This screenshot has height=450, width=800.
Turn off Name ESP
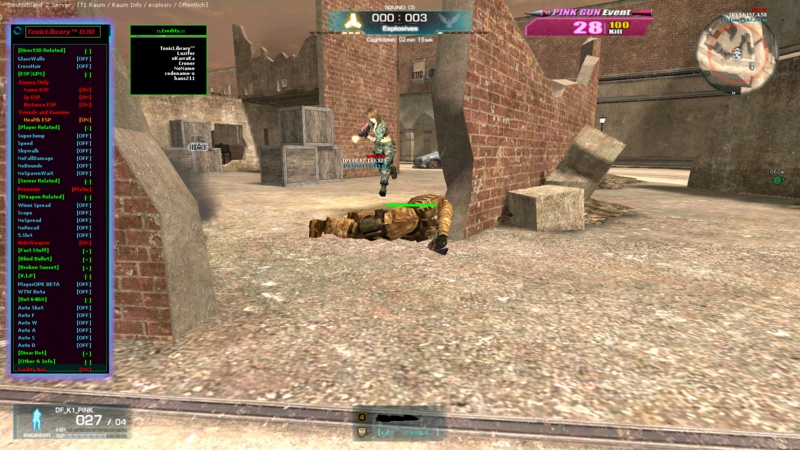(x=85, y=89)
